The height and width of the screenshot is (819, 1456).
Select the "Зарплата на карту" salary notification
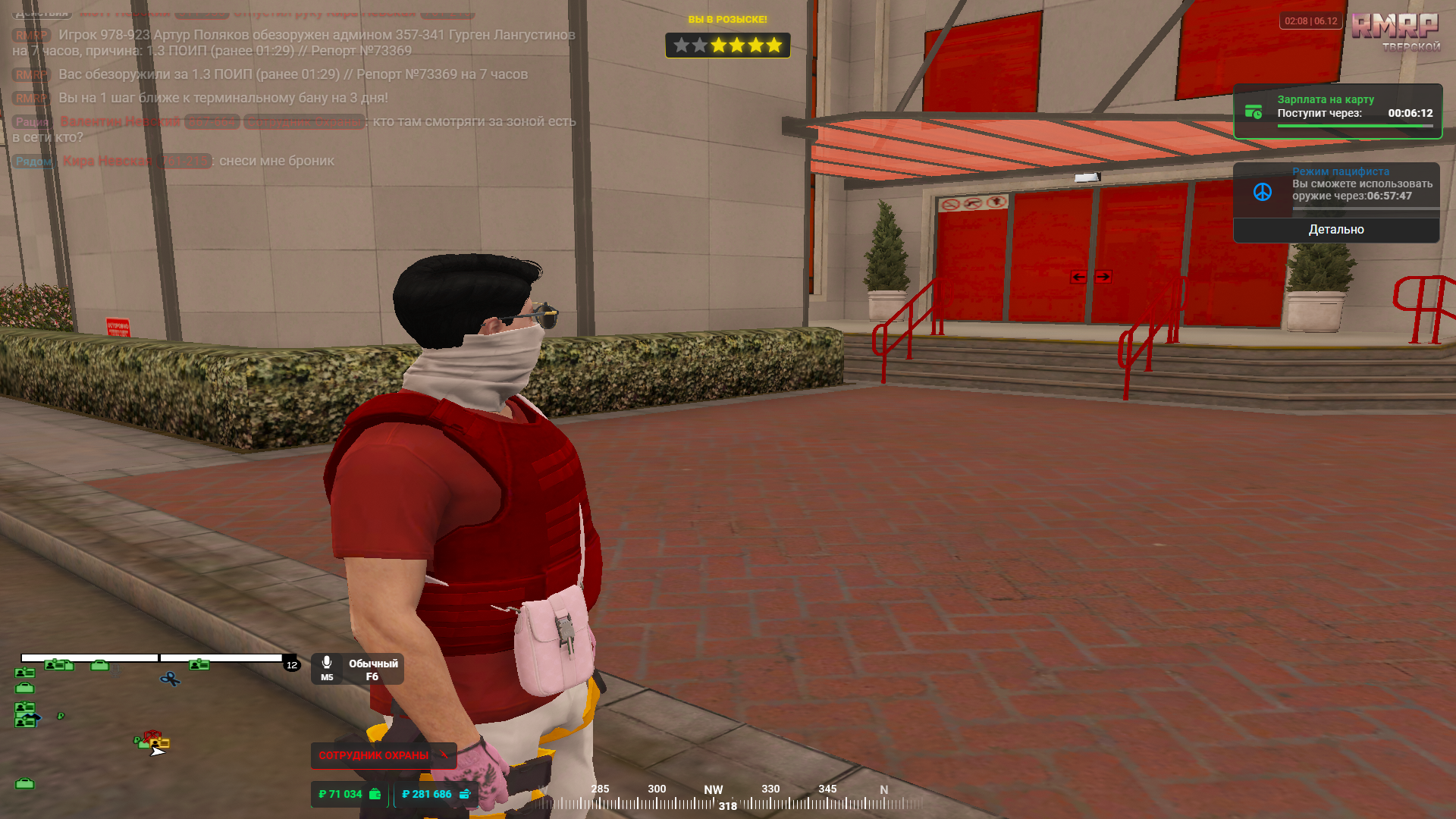[1338, 111]
